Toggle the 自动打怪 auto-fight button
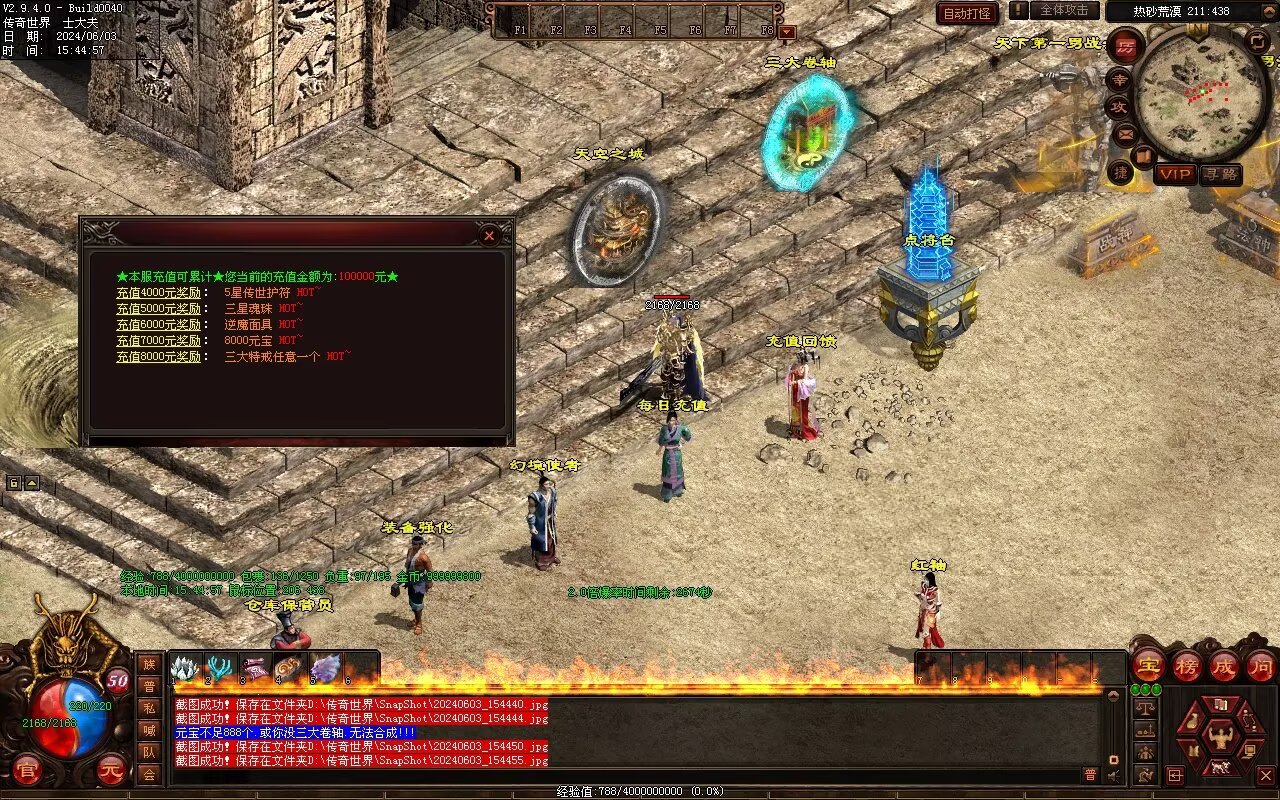Image resolution: width=1280 pixels, height=800 pixels. pyautogui.click(x=967, y=13)
